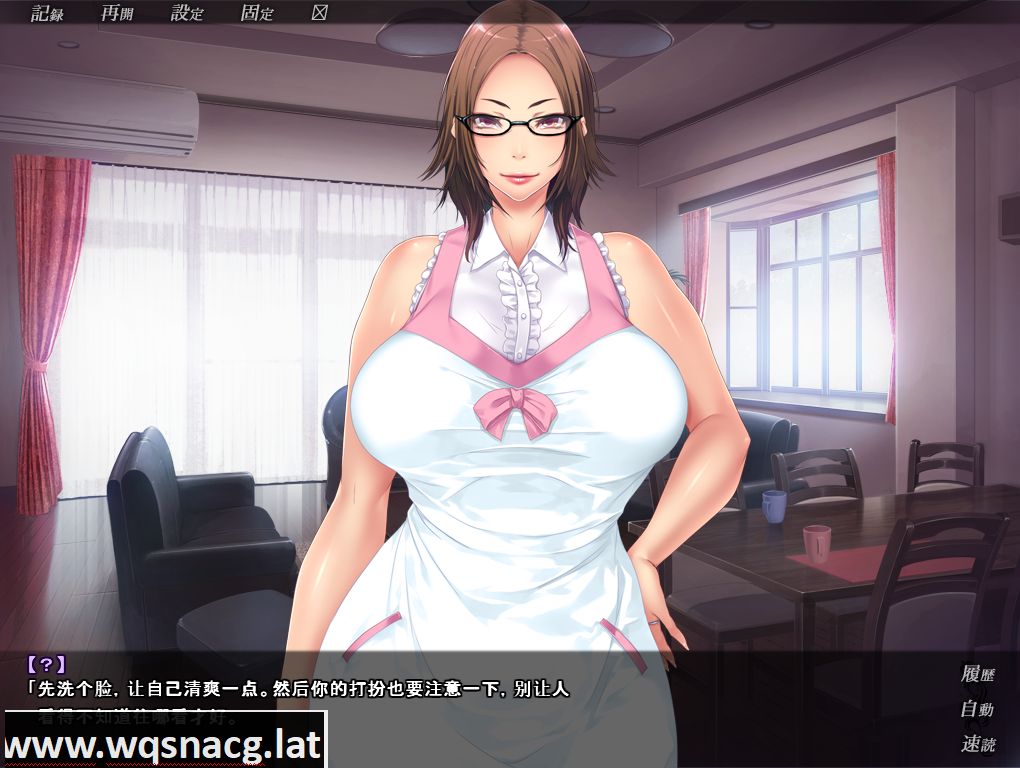Enable 速読 fast-skip mode

(976, 743)
